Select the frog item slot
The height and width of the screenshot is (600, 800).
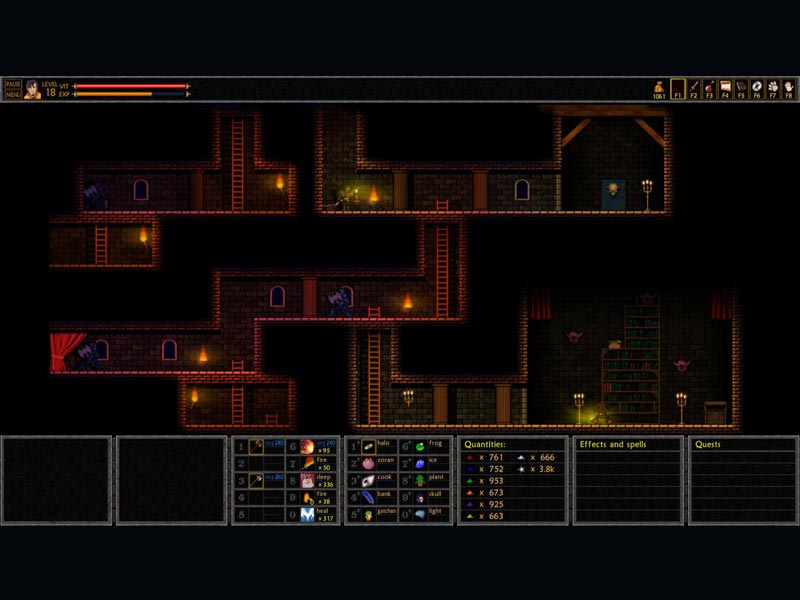(x=421, y=446)
